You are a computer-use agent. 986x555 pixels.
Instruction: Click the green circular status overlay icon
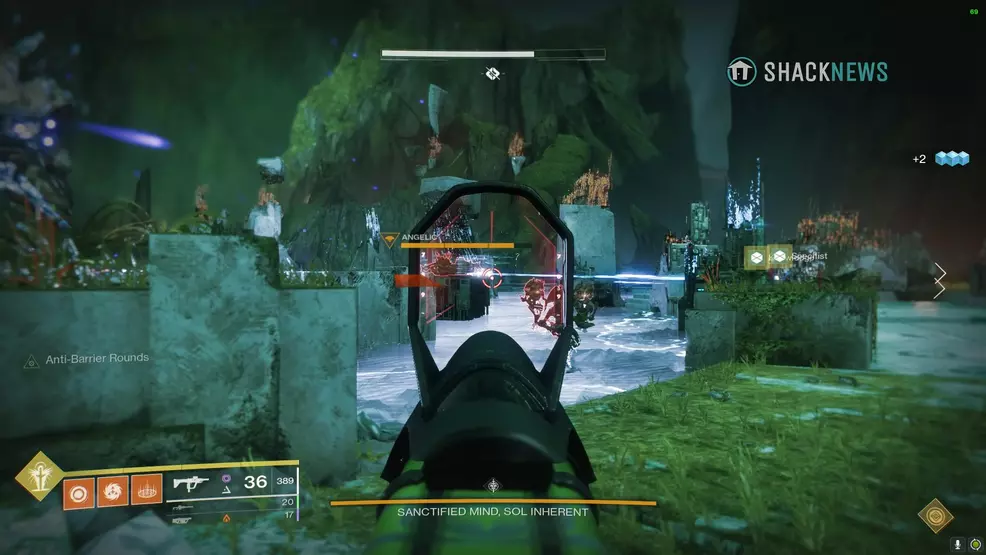(x=973, y=543)
